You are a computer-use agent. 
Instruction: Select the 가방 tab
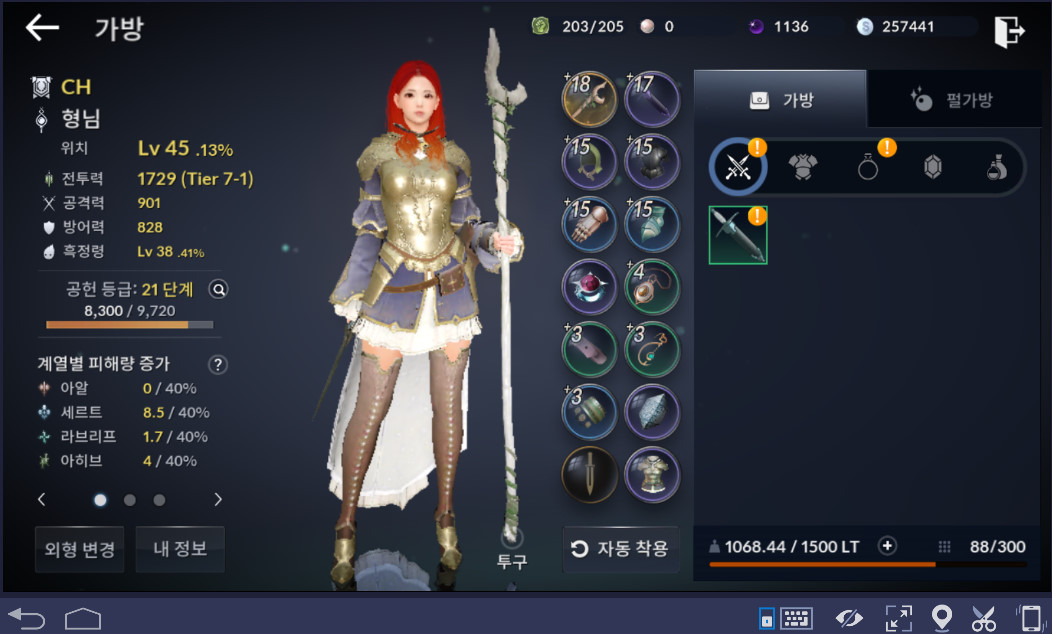pos(780,99)
